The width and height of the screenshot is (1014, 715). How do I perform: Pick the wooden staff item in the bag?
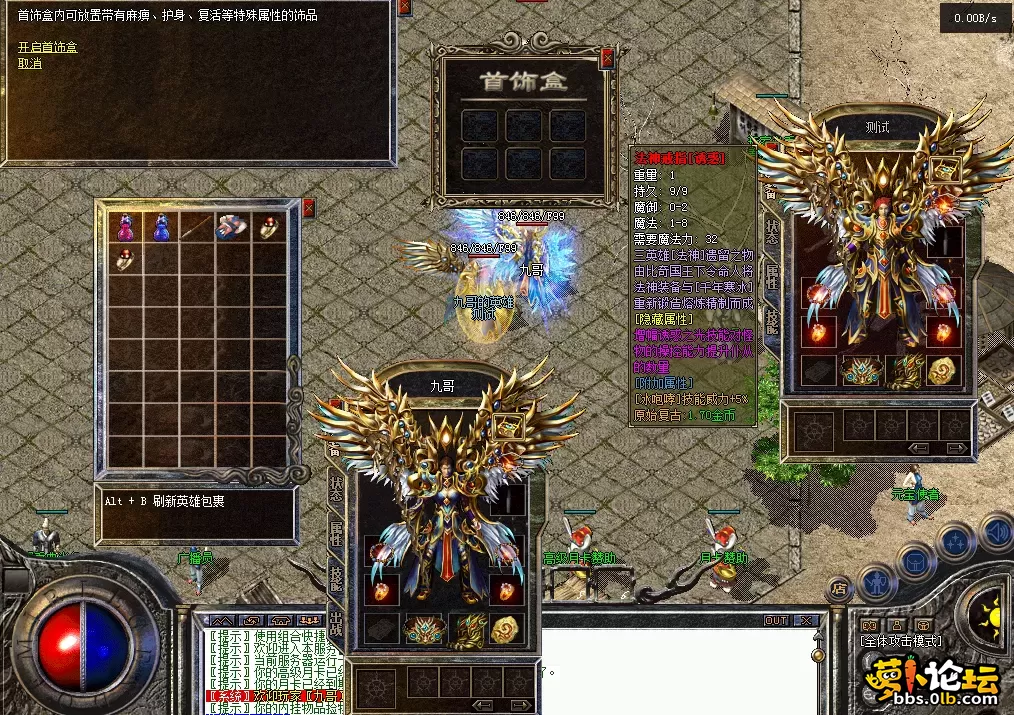tap(197, 227)
